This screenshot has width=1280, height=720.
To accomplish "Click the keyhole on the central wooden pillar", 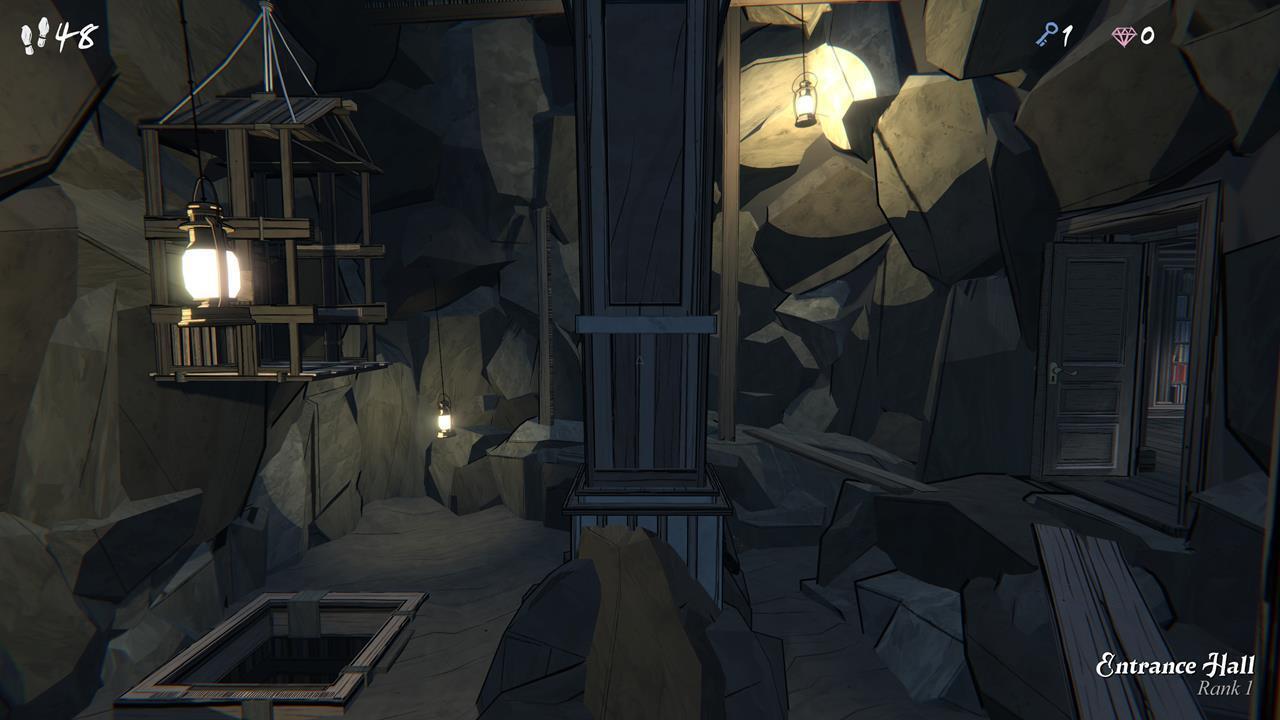I will (x=640, y=360).
